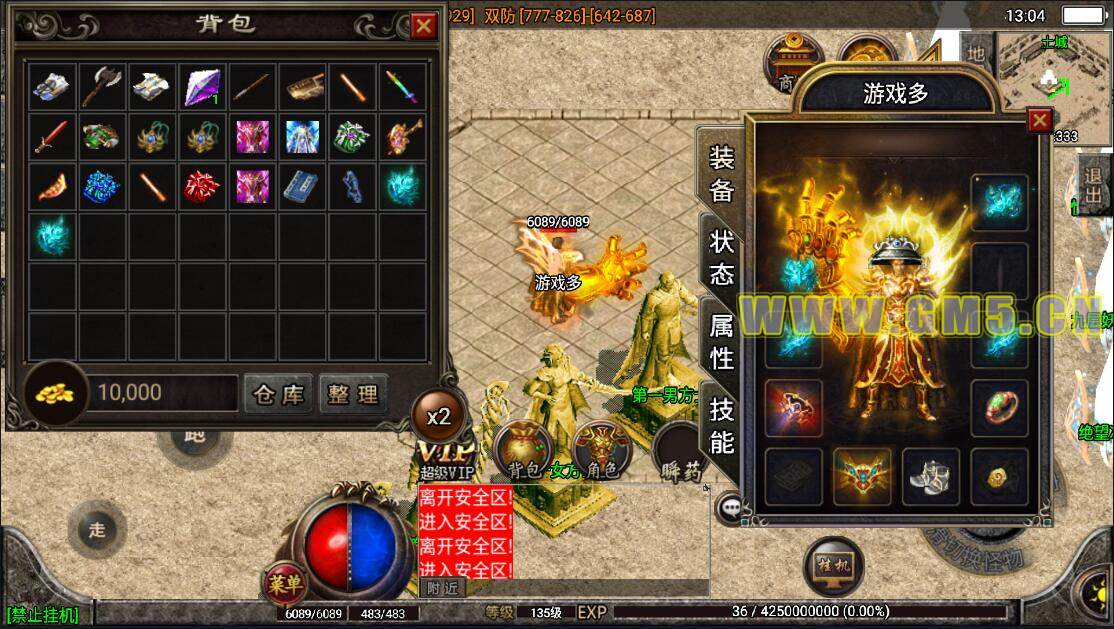Select the equipped ring slot
1114x629 pixels.
point(999,408)
